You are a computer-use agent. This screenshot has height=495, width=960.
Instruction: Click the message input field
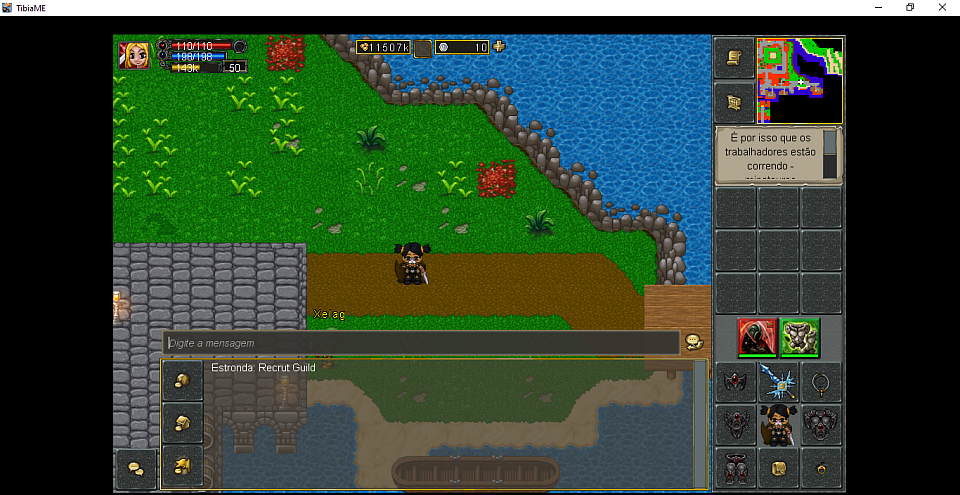(420, 343)
